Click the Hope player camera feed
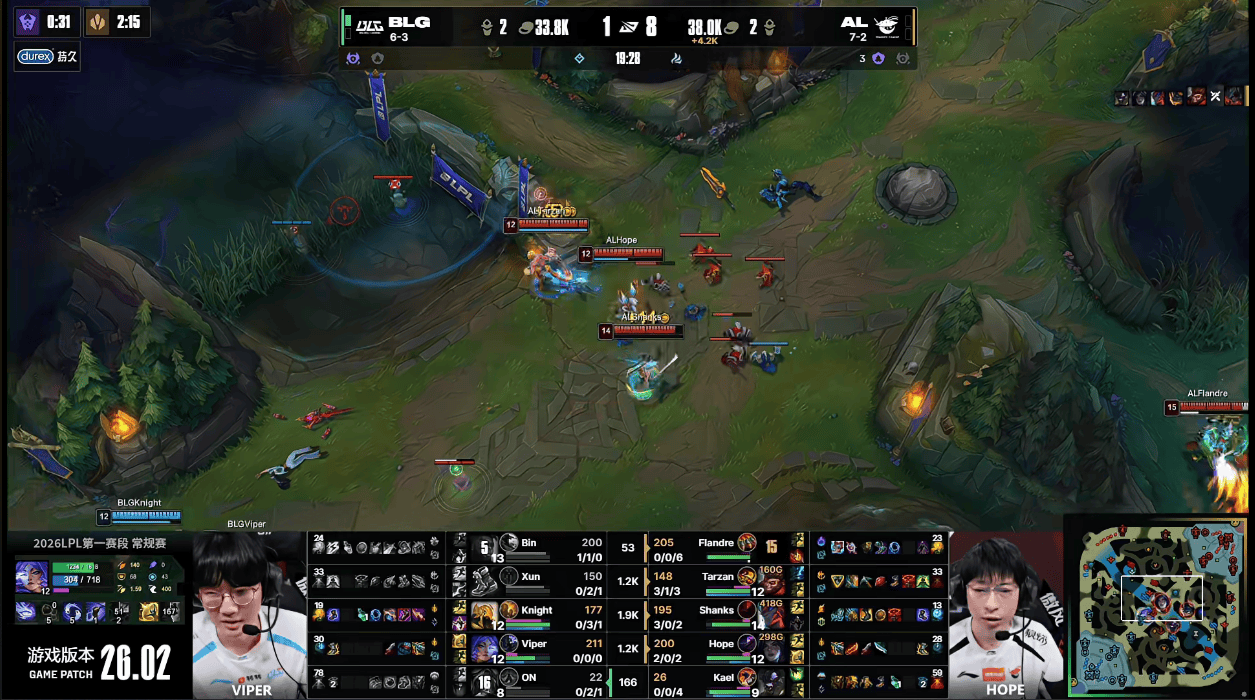Image resolution: width=1255 pixels, height=700 pixels. [1005, 612]
